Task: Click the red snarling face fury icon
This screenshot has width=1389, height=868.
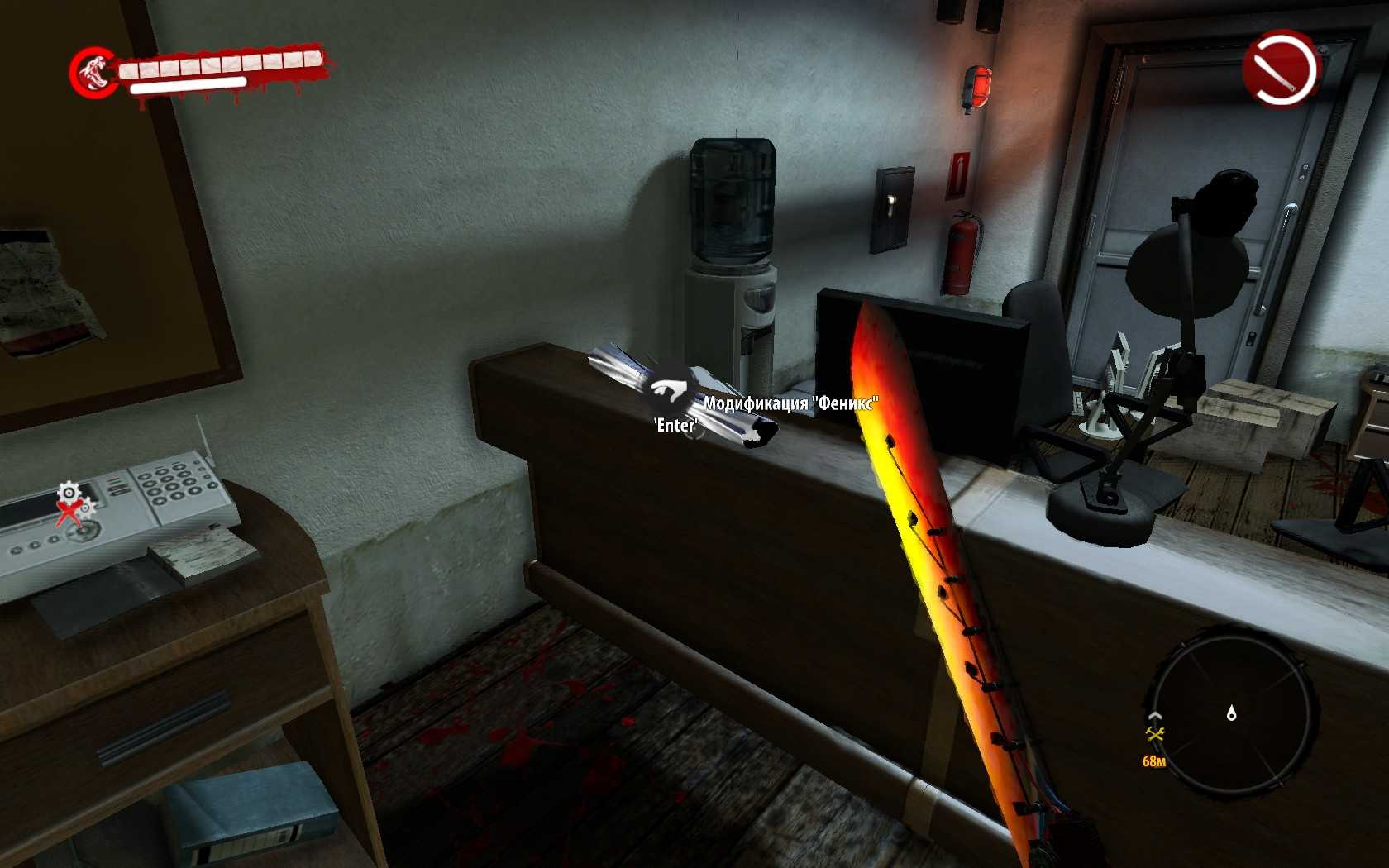Action: [93, 72]
